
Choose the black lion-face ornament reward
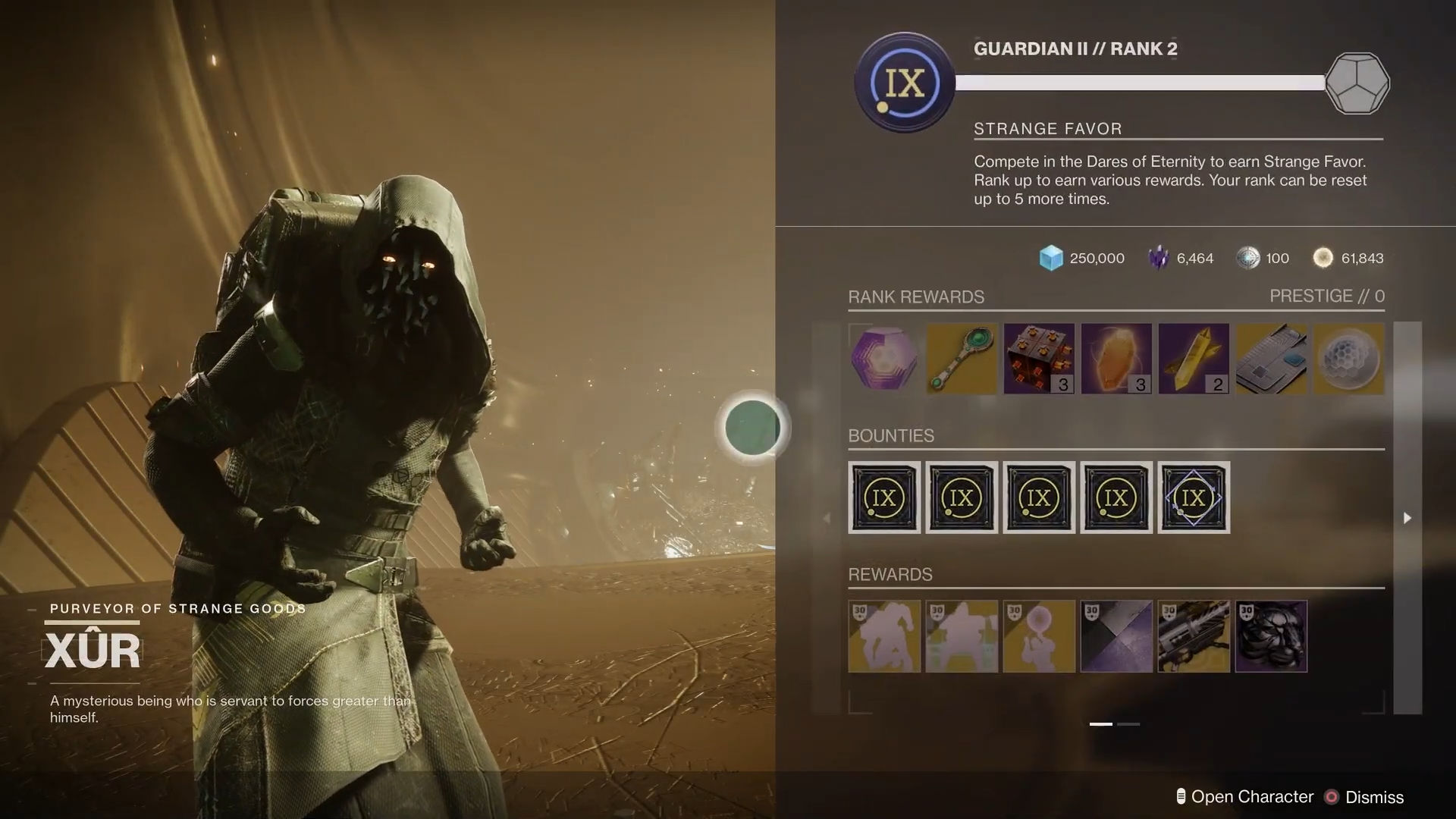[1271, 636]
